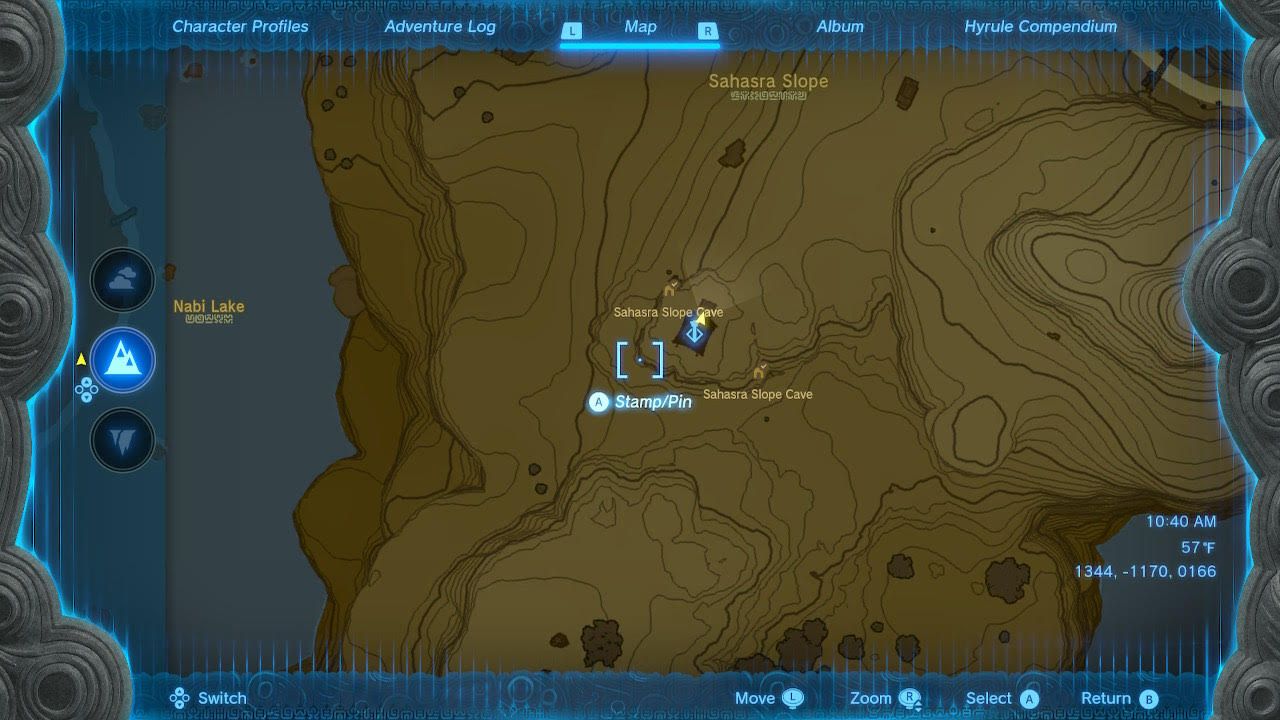1280x720 pixels.
Task: Click the R shoulder button icon beside Map
Action: point(707,31)
